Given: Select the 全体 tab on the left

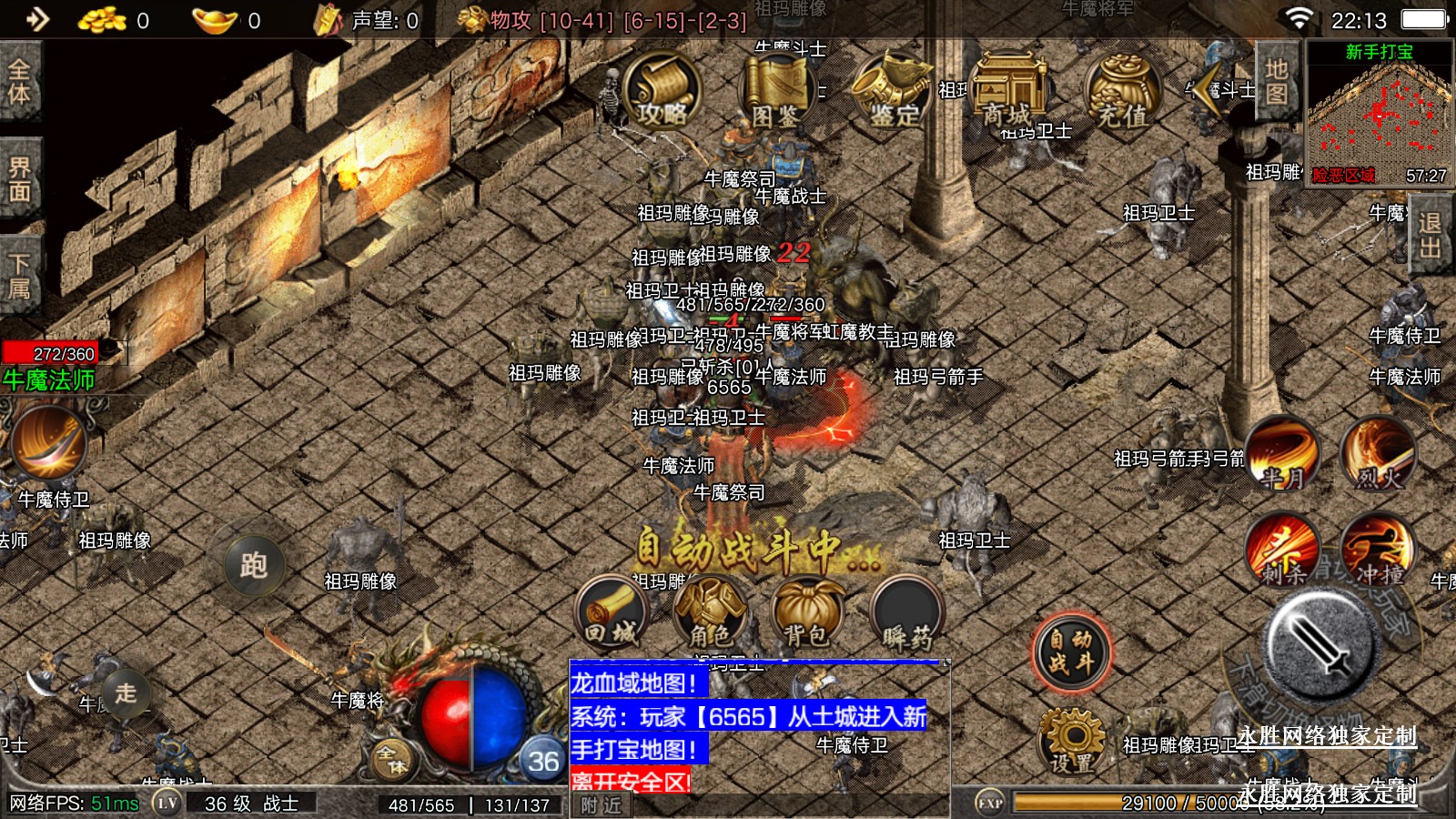Looking at the screenshot, I should coord(19,82).
